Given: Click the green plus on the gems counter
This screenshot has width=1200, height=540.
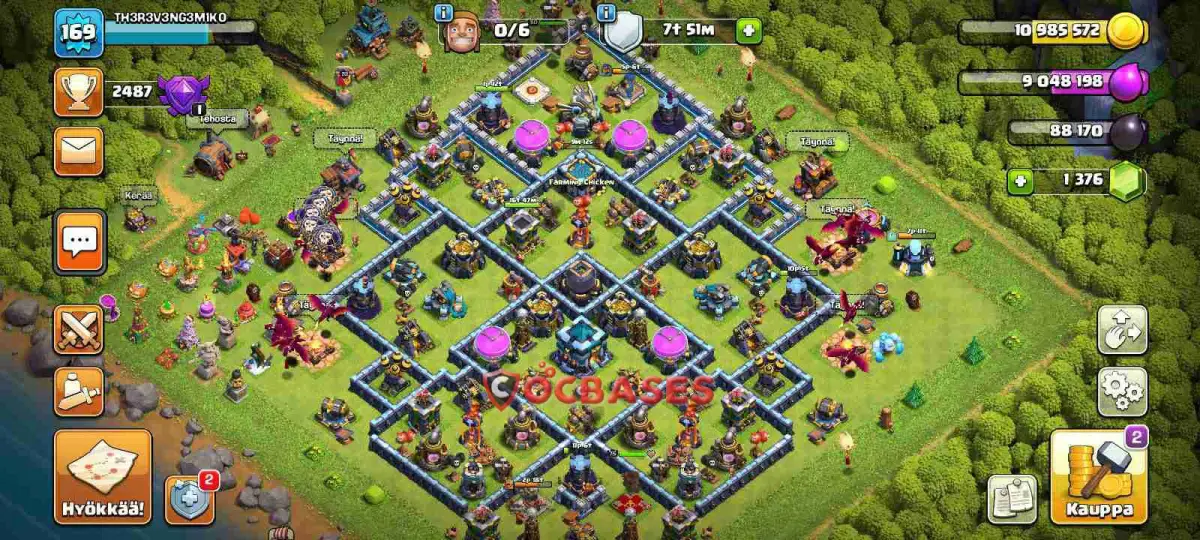Looking at the screenshot, I should [1021, 182].
